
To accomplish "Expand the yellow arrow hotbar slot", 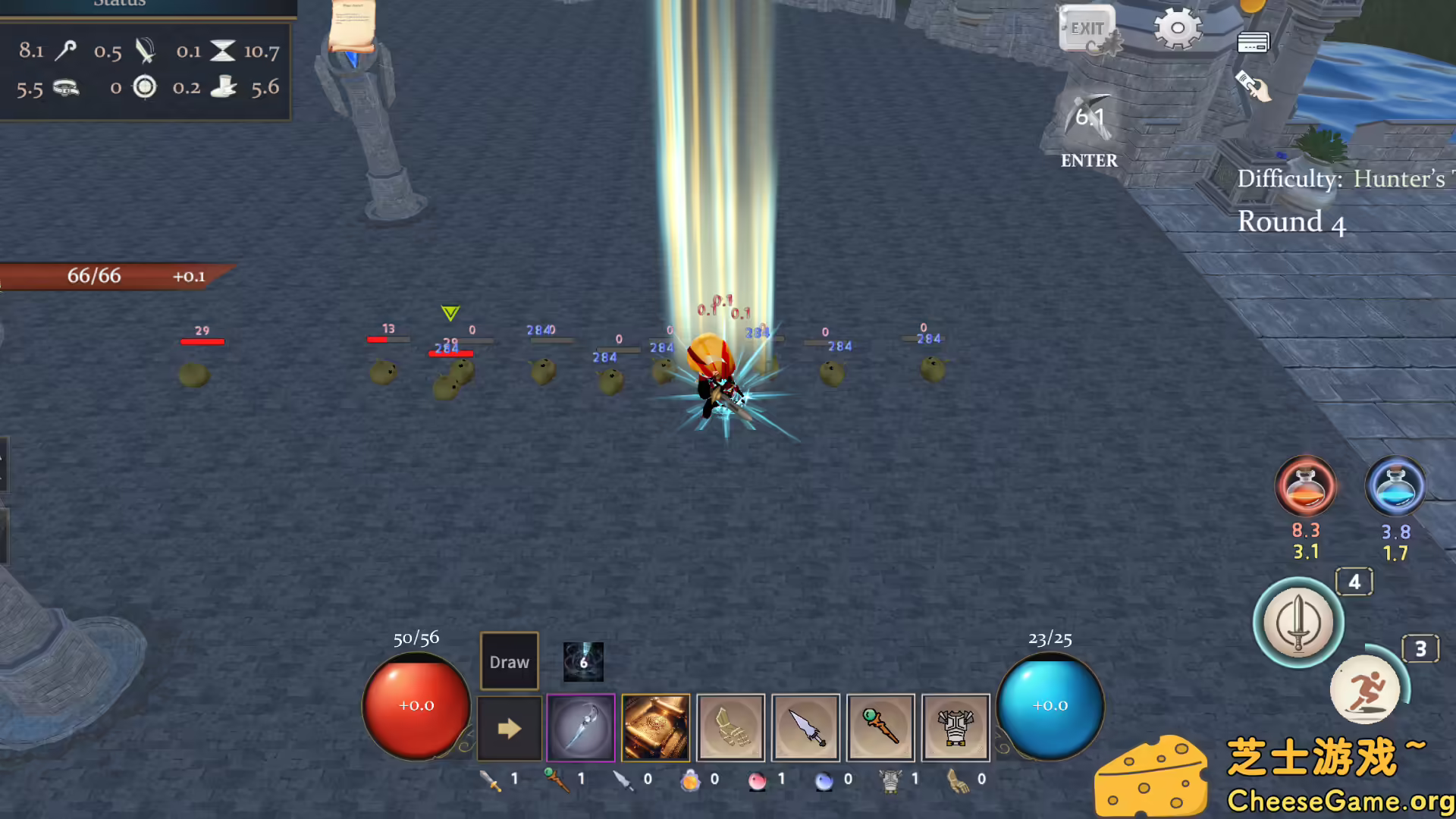I will 509,728.
